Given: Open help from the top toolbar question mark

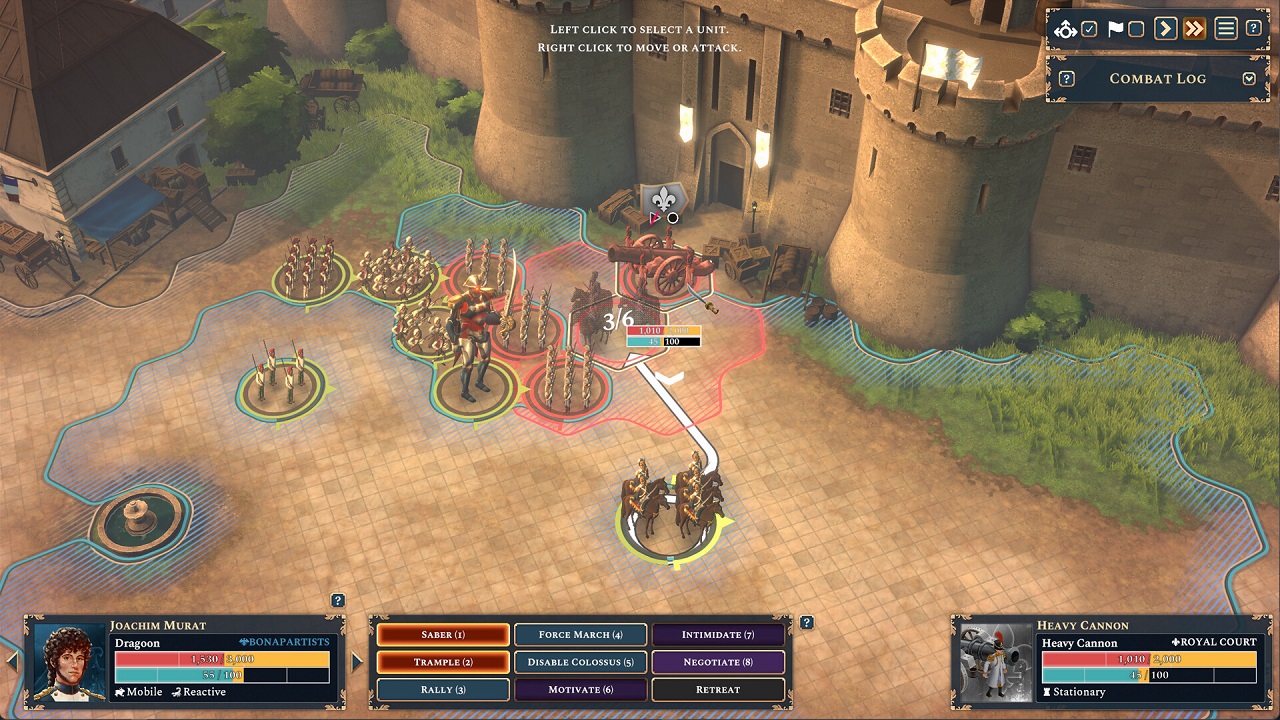Looking at the screenshot, I should pyautogui.click(x=1253, y=29).
